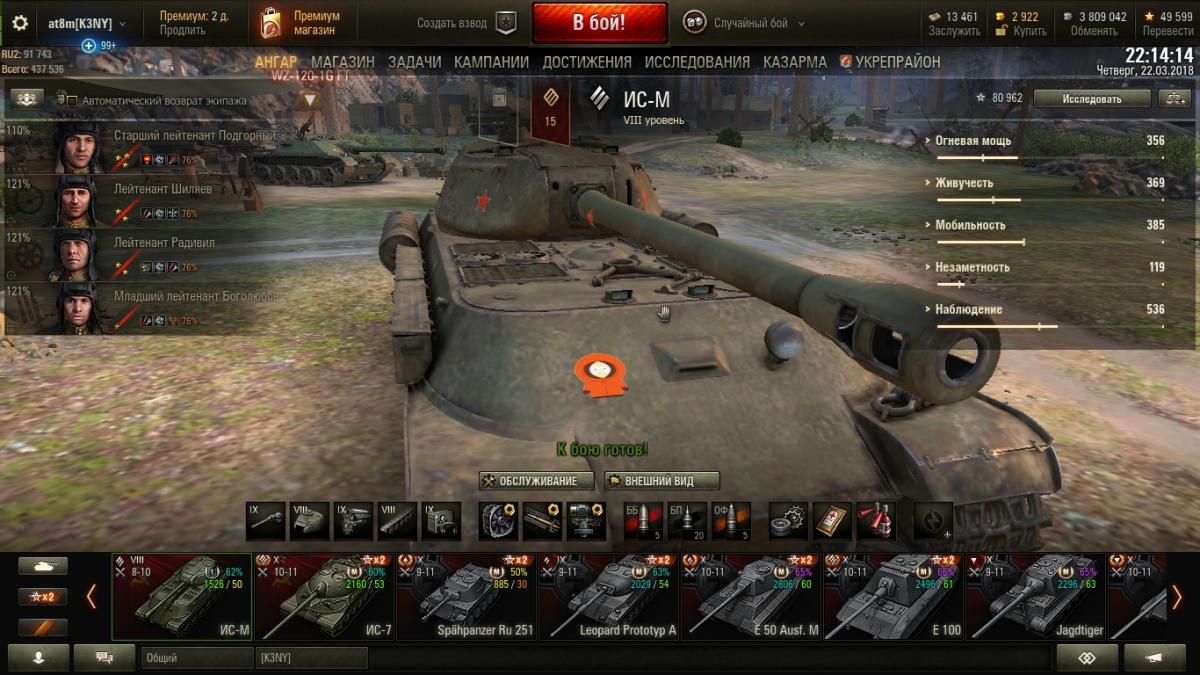Image resolution: width=1200 pixels, height=675 pixels.
Task: Open the УКРЕПРАЙОН stronghold tab
Action: coord(890,62)
